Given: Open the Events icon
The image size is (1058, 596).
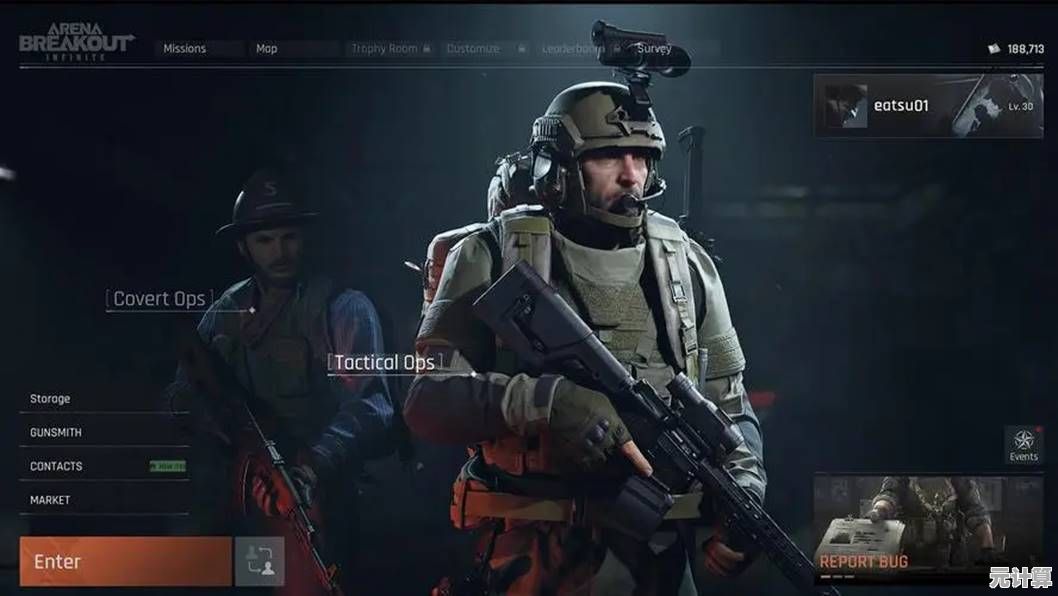Looking at the screenshot, I should tap(1023, 445).
